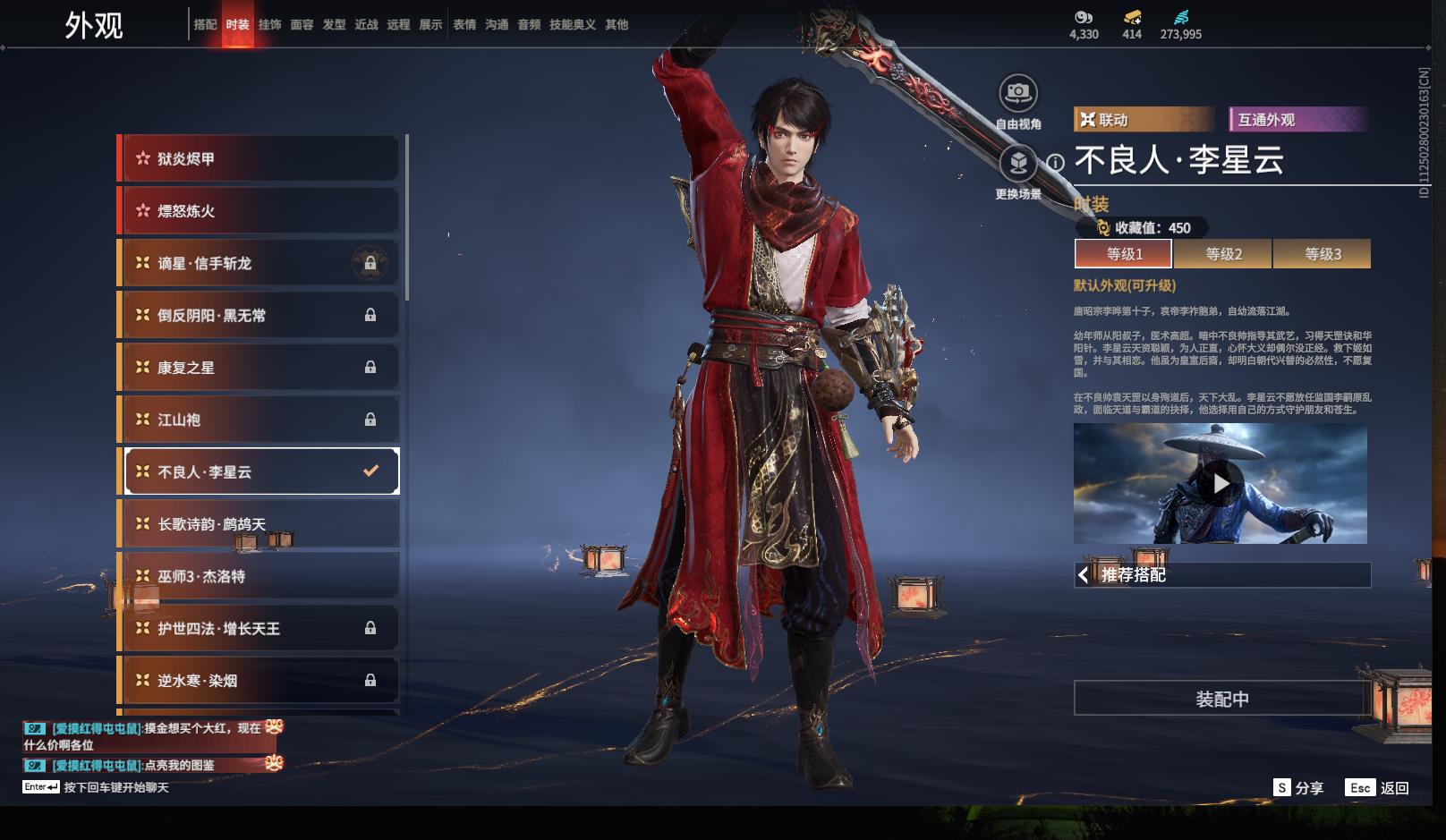Select the 面容 category tab
The height and width of the screenshot is (840, 1446).
click(x=302, y=24)
